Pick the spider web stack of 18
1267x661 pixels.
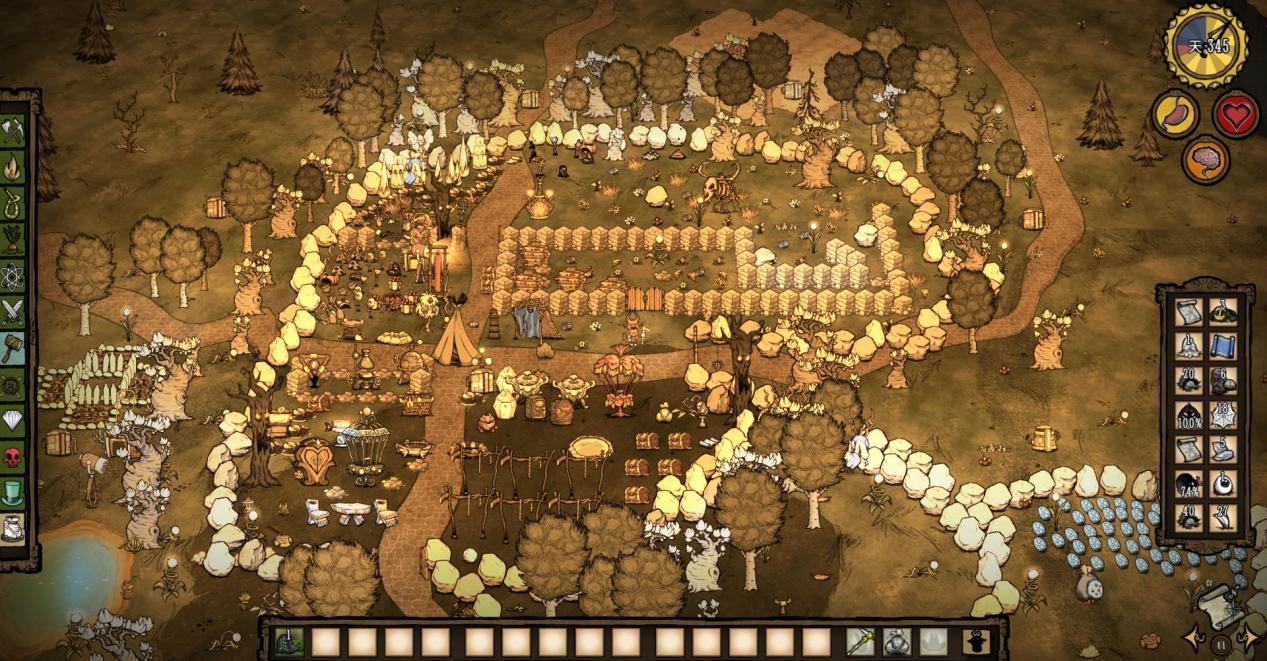(1222, 415)
